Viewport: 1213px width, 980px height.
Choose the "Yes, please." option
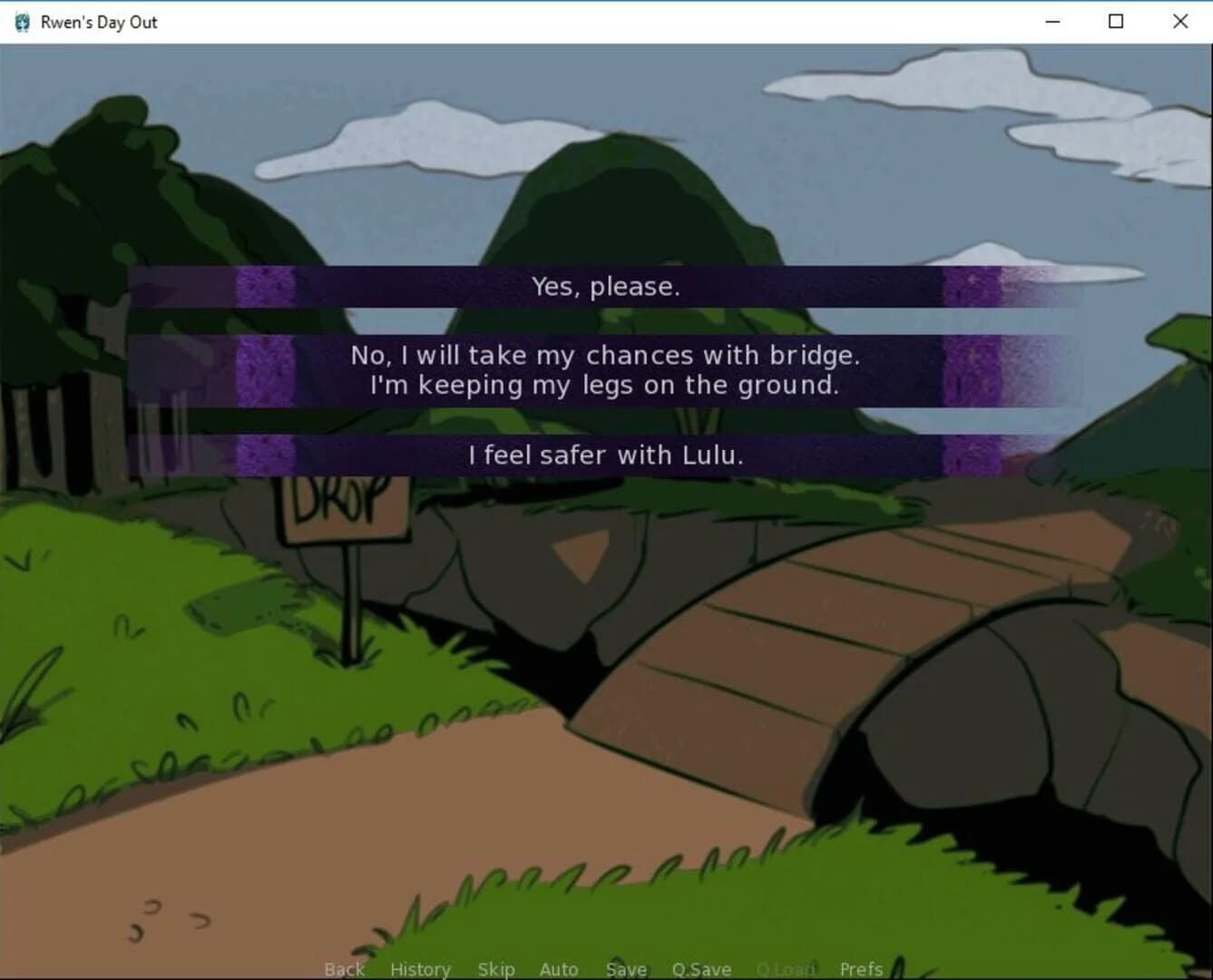pyautogui.click(x=605, y=287)
